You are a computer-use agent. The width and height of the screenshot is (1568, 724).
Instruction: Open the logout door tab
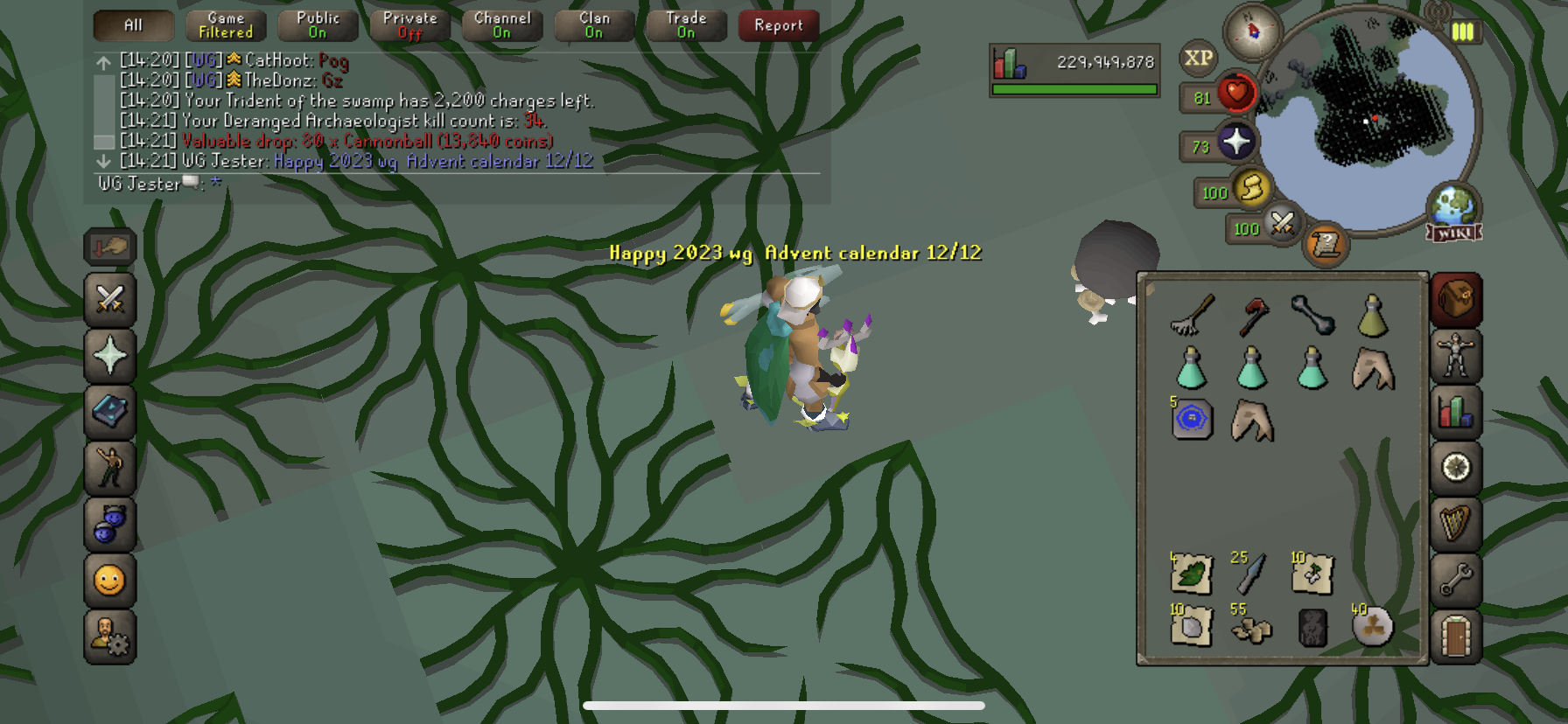click(x=1456, y=636)
